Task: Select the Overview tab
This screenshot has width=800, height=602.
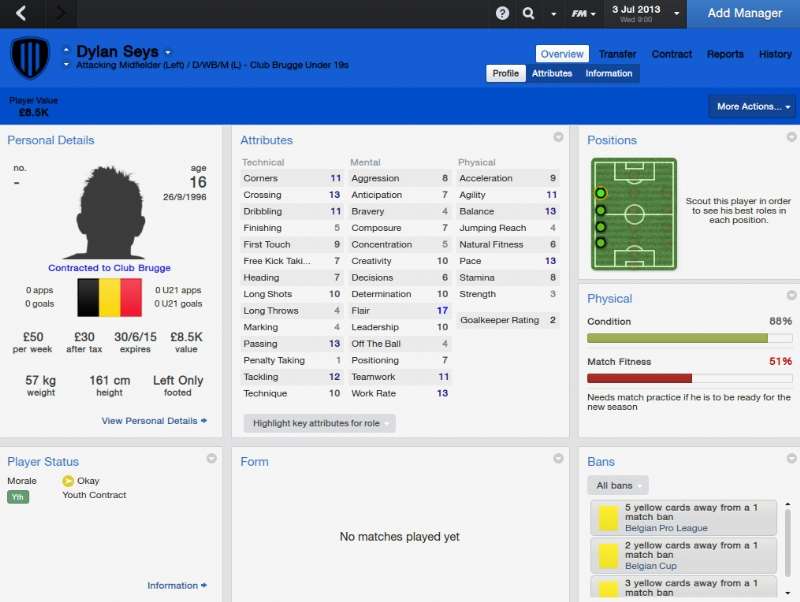Action: pos(562,54)
